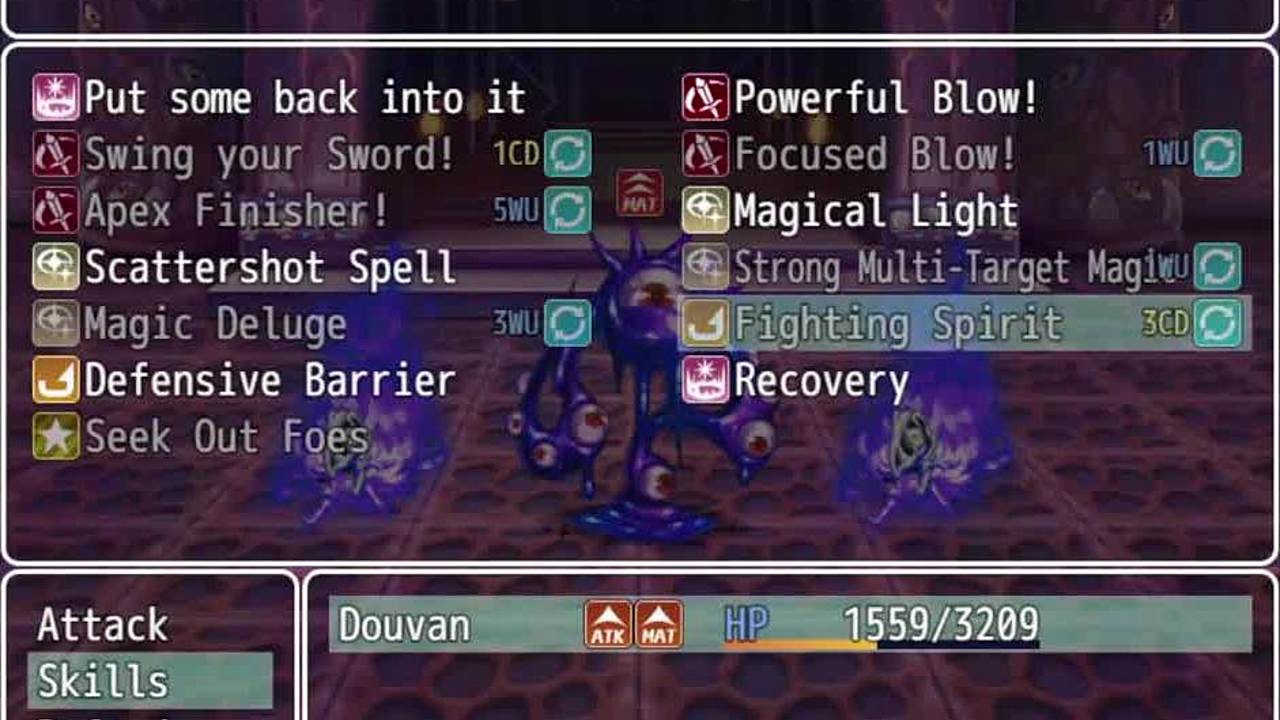The width and height of the screenshot is (1280, 720).
Task: Open the Skills command
Action: tap(103, 681)
